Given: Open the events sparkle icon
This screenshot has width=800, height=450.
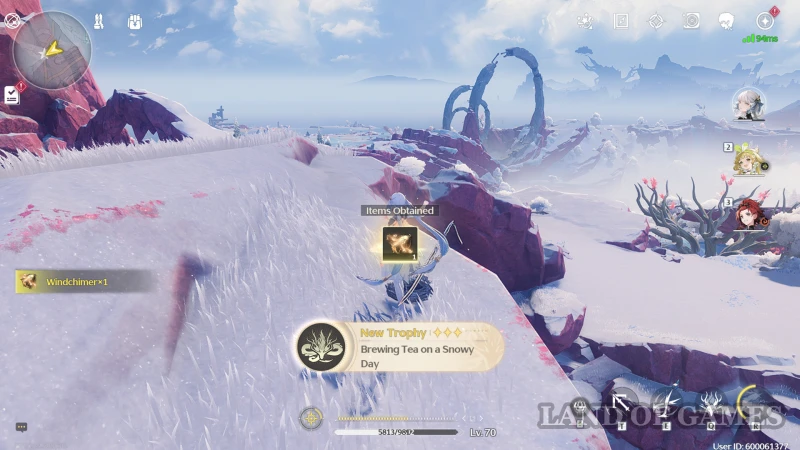Looking at the screenshot, I should 585,21.
